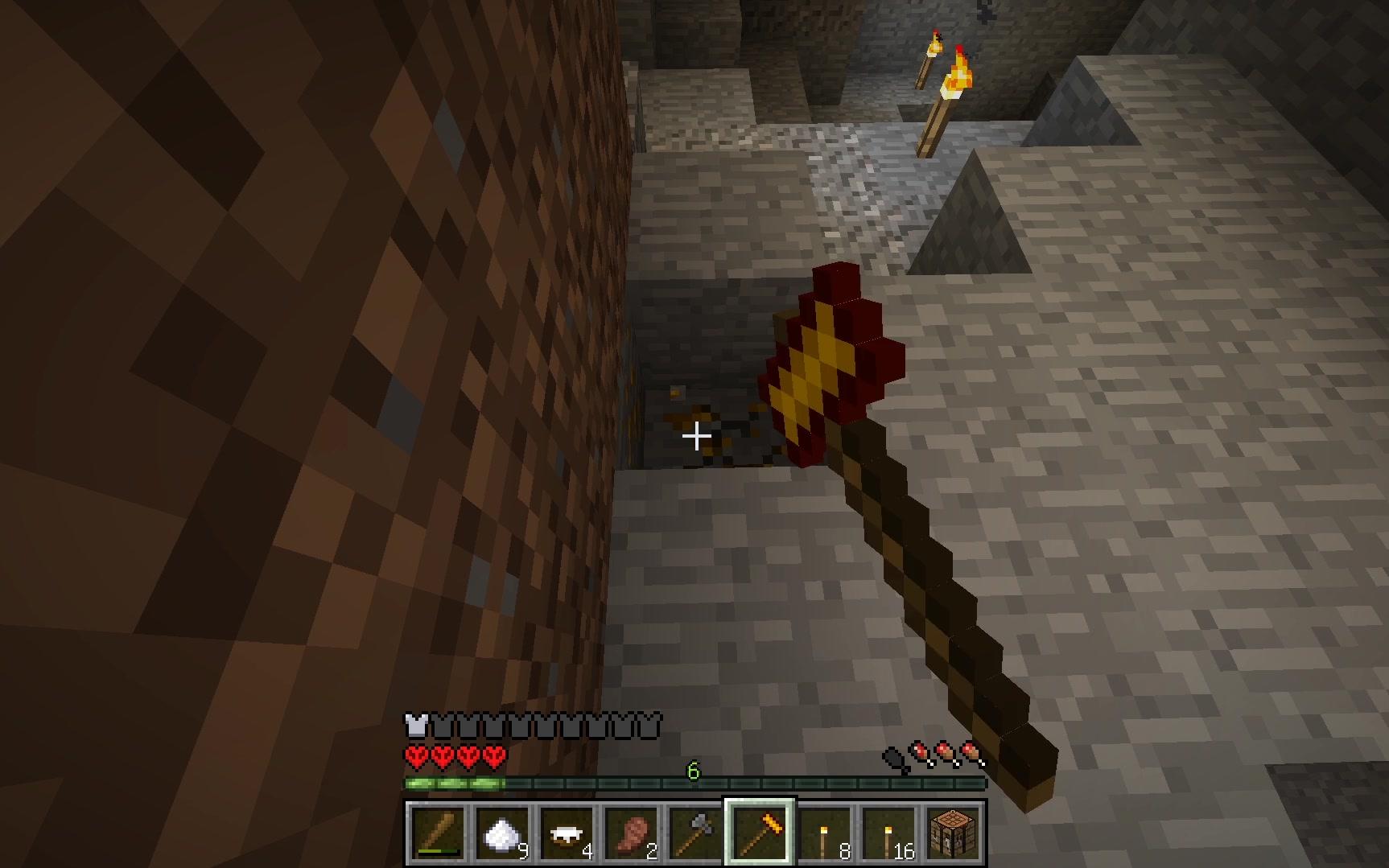Viewport: 1389px width, 868px height.
Task: Click the dark empty hunger icon
Action: coord(895,756)
